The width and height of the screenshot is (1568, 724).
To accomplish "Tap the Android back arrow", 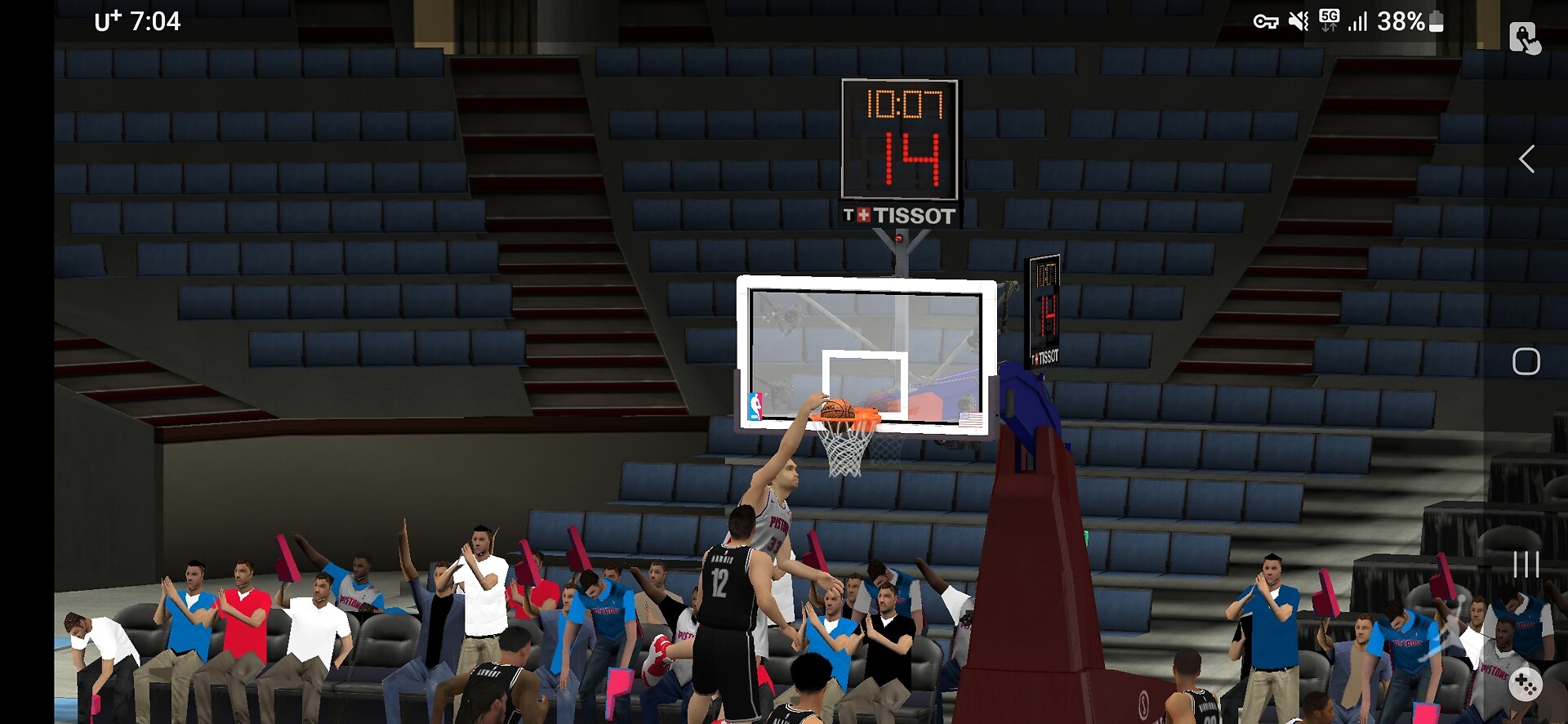I will coord(1526,159).
